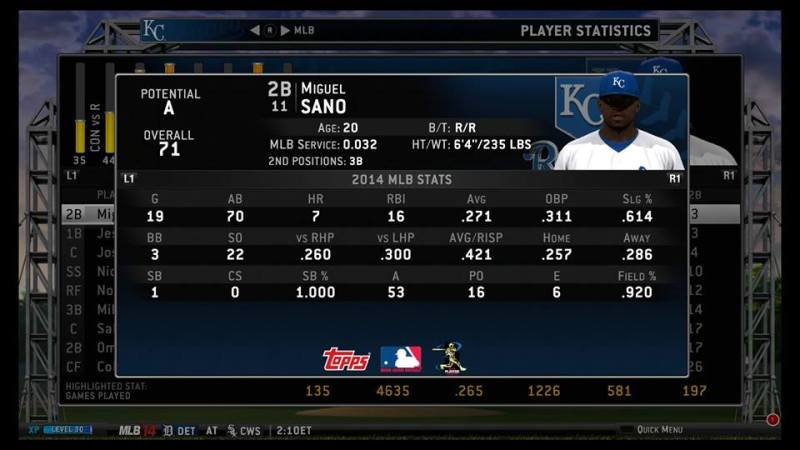Click the right arrow beside the MLB league selector
800x450 pixels.
[285, 30]
